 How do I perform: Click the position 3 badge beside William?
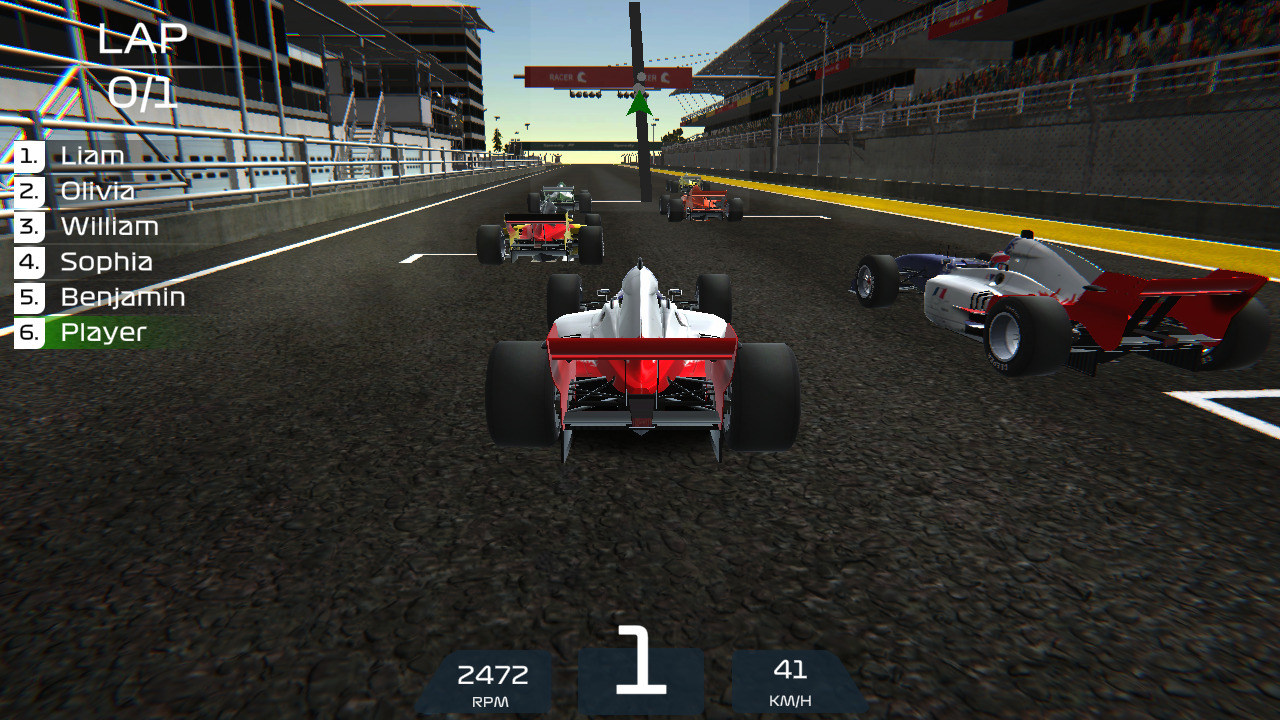(28, 226)
